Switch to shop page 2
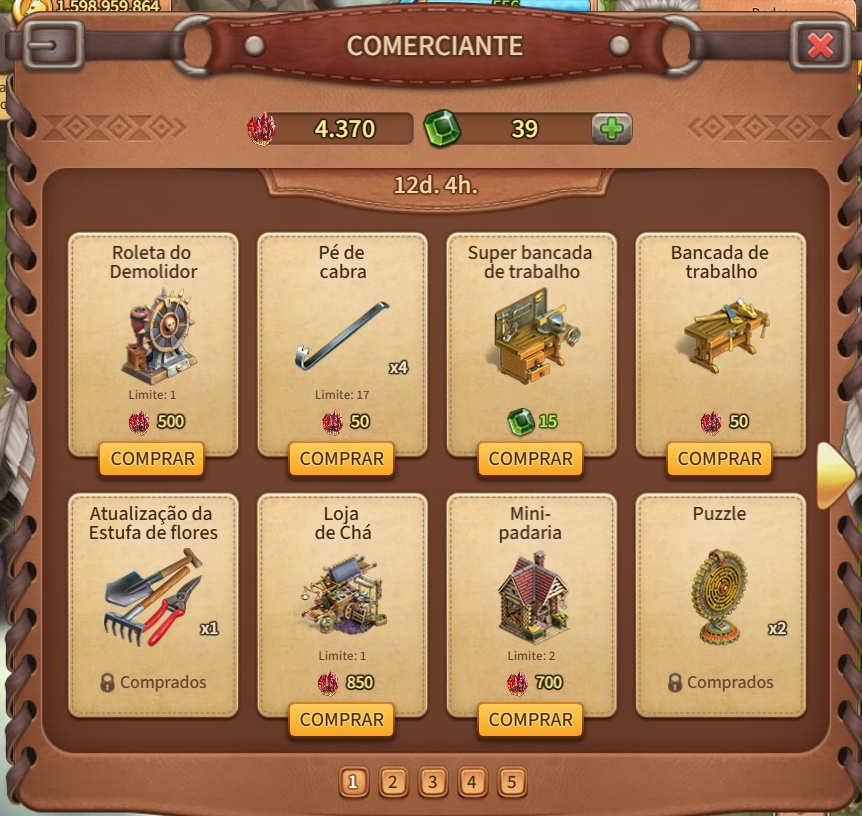Screen dimensions: 862x816 pyautogui.click(x=393, y=782)
